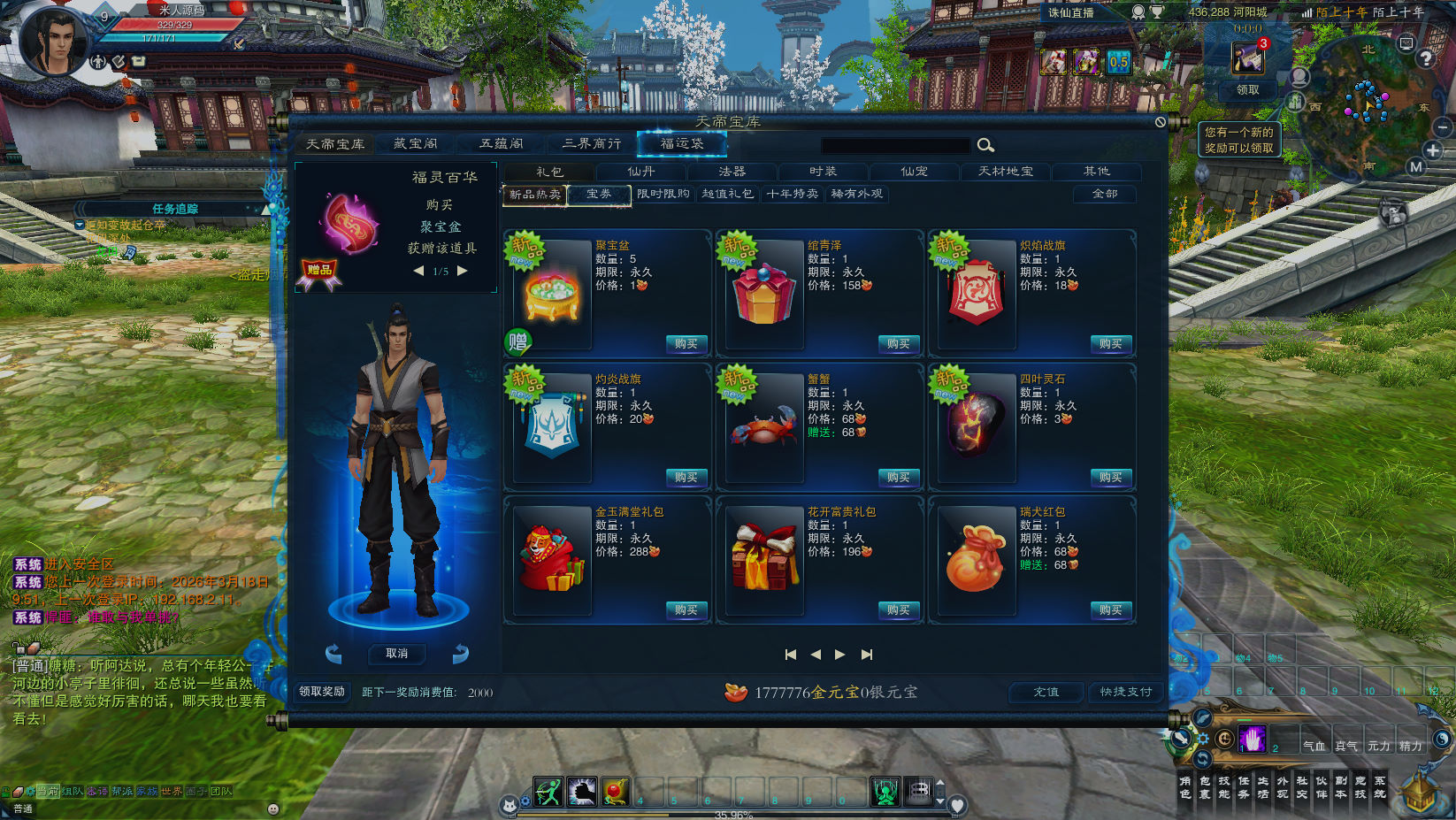The image size is (1456, 820).
Task: Buy the 聚宝盆 item
Action: 686,344
